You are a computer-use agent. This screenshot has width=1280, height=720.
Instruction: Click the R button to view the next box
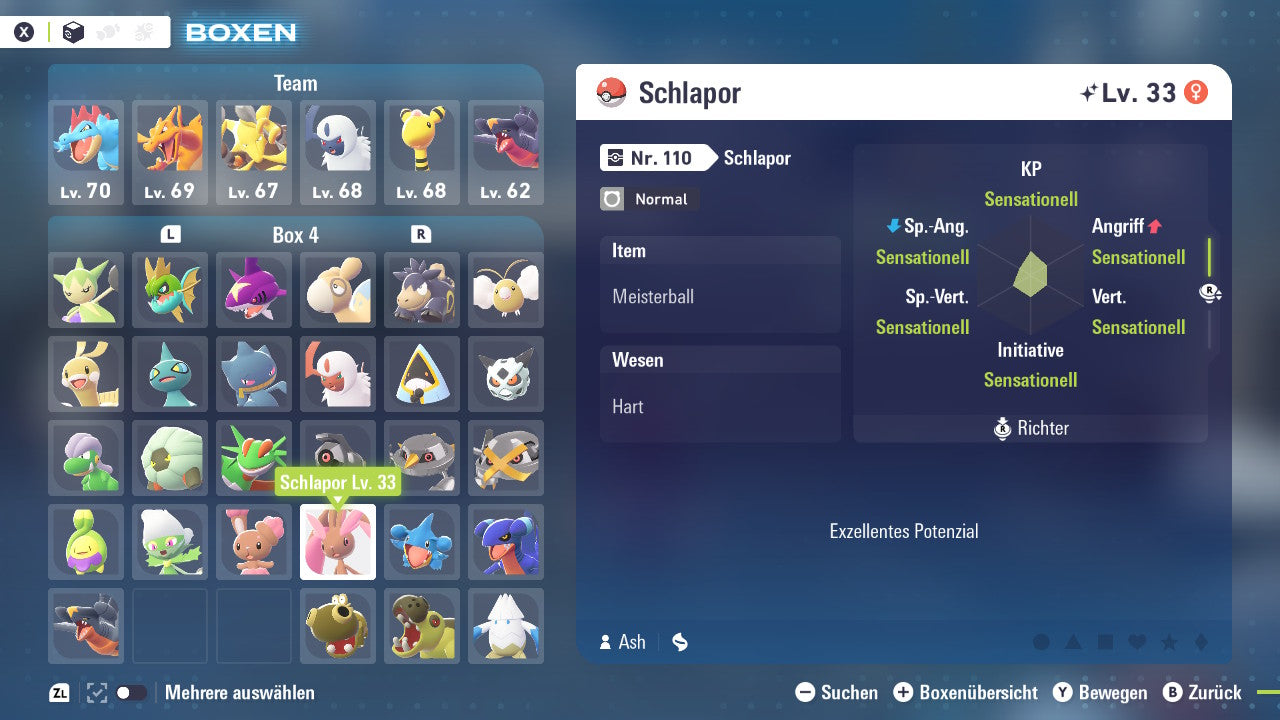click(x=422, y=234)
